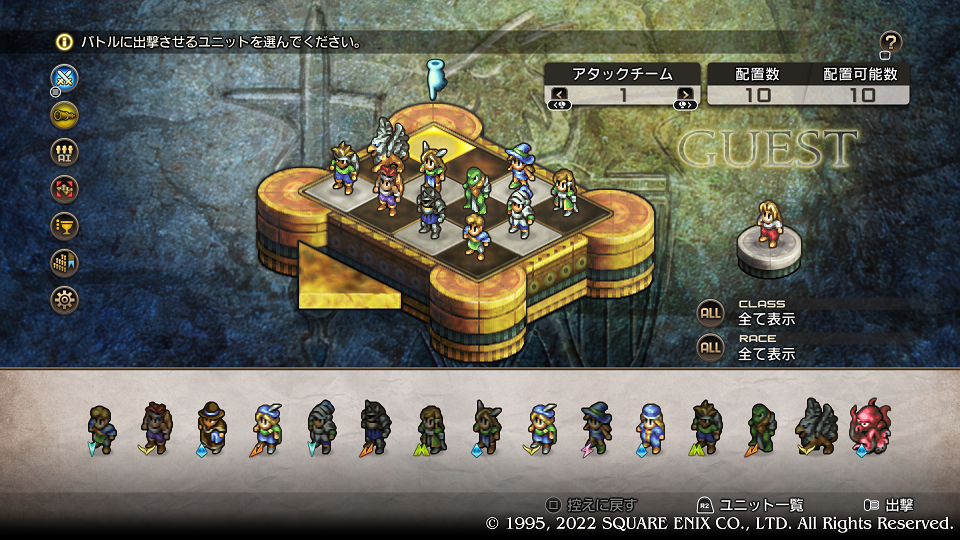Open the question mark help button

coord(890,43)
